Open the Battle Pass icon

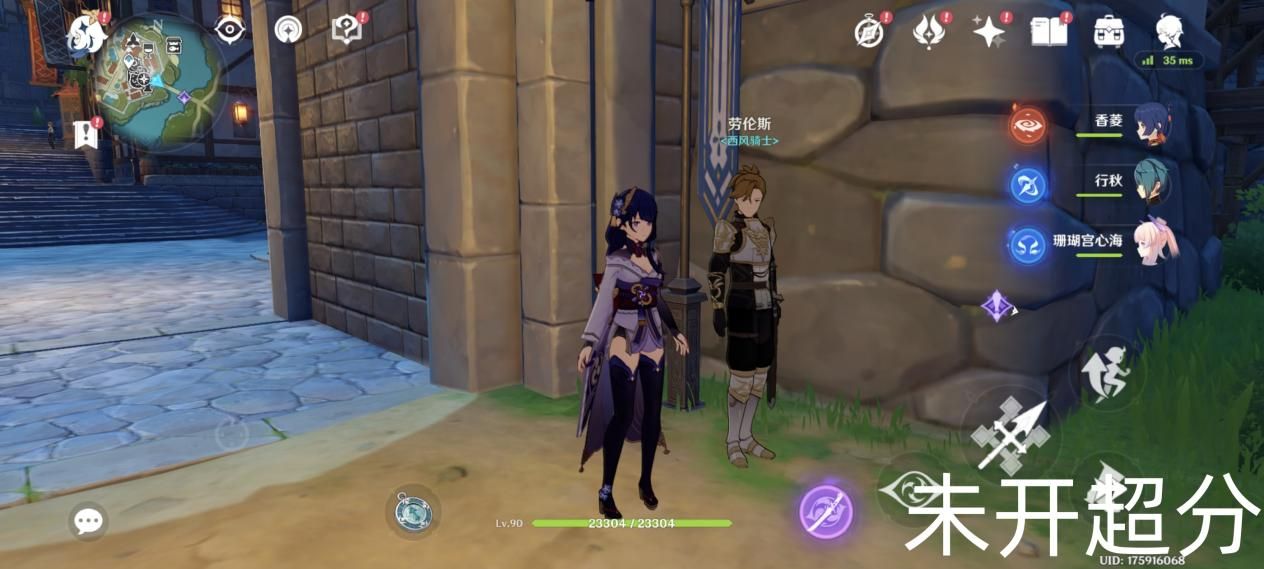point(929,32)
